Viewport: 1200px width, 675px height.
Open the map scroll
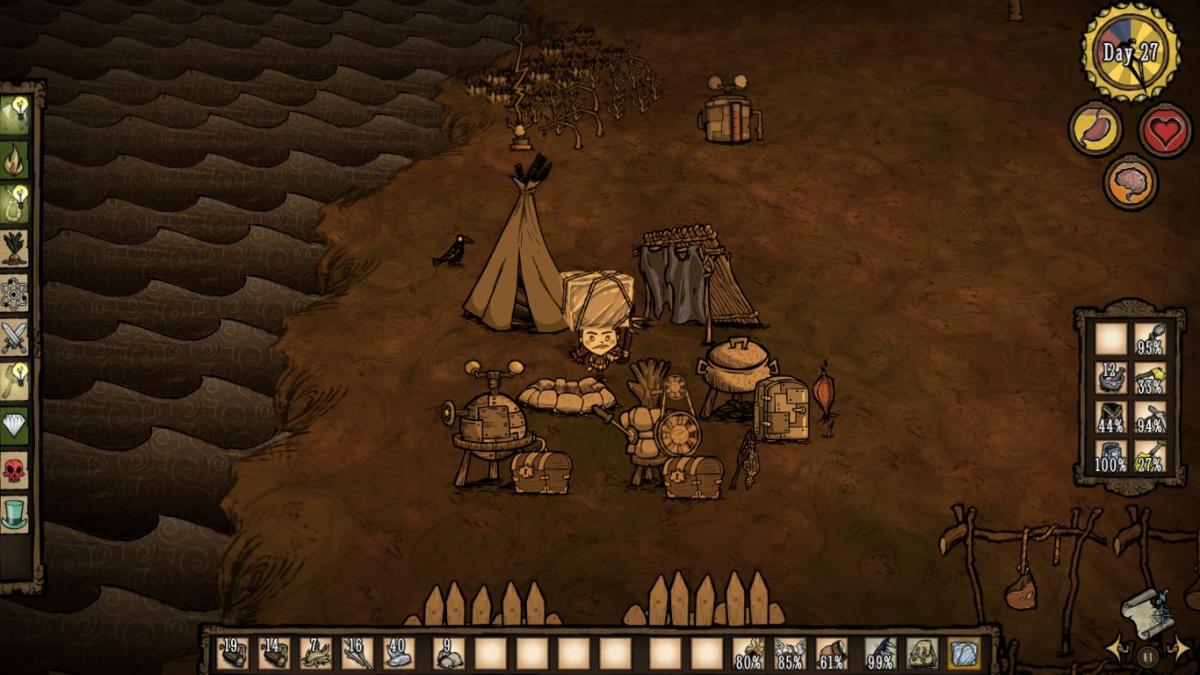[1146, 610]
